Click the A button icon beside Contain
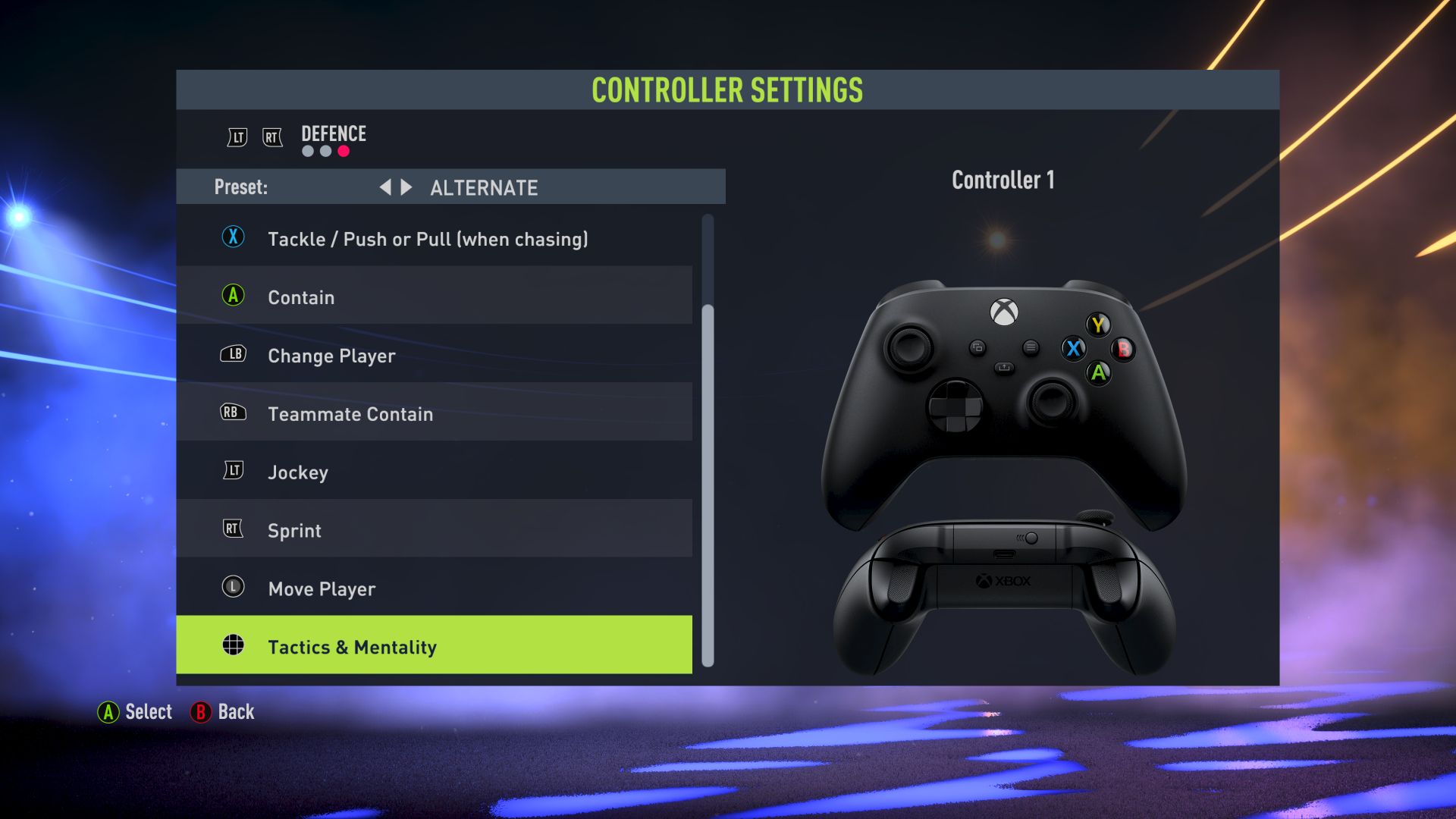 tap(234, 297)
